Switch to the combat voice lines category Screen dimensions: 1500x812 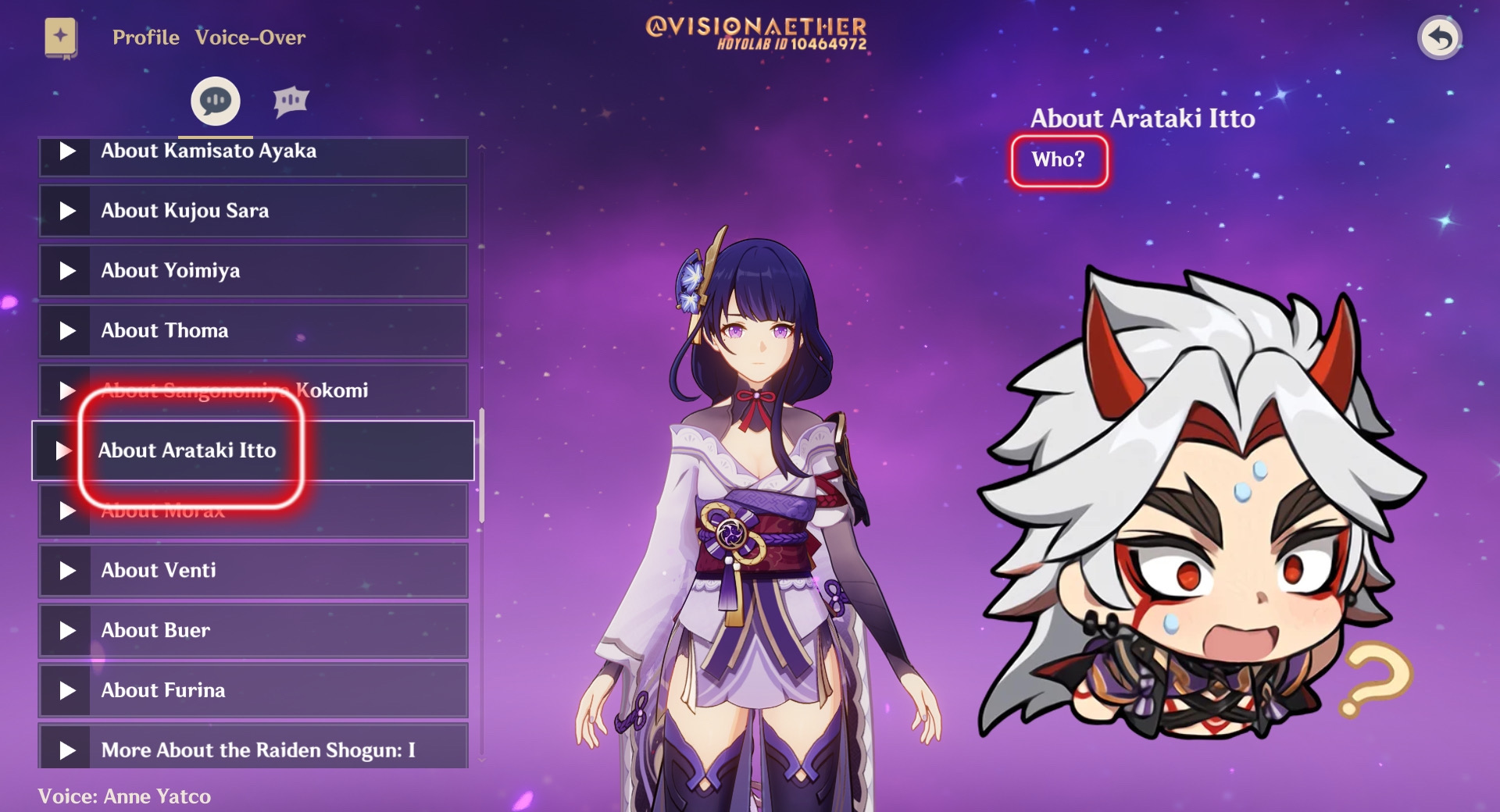[x=291, y=100]
